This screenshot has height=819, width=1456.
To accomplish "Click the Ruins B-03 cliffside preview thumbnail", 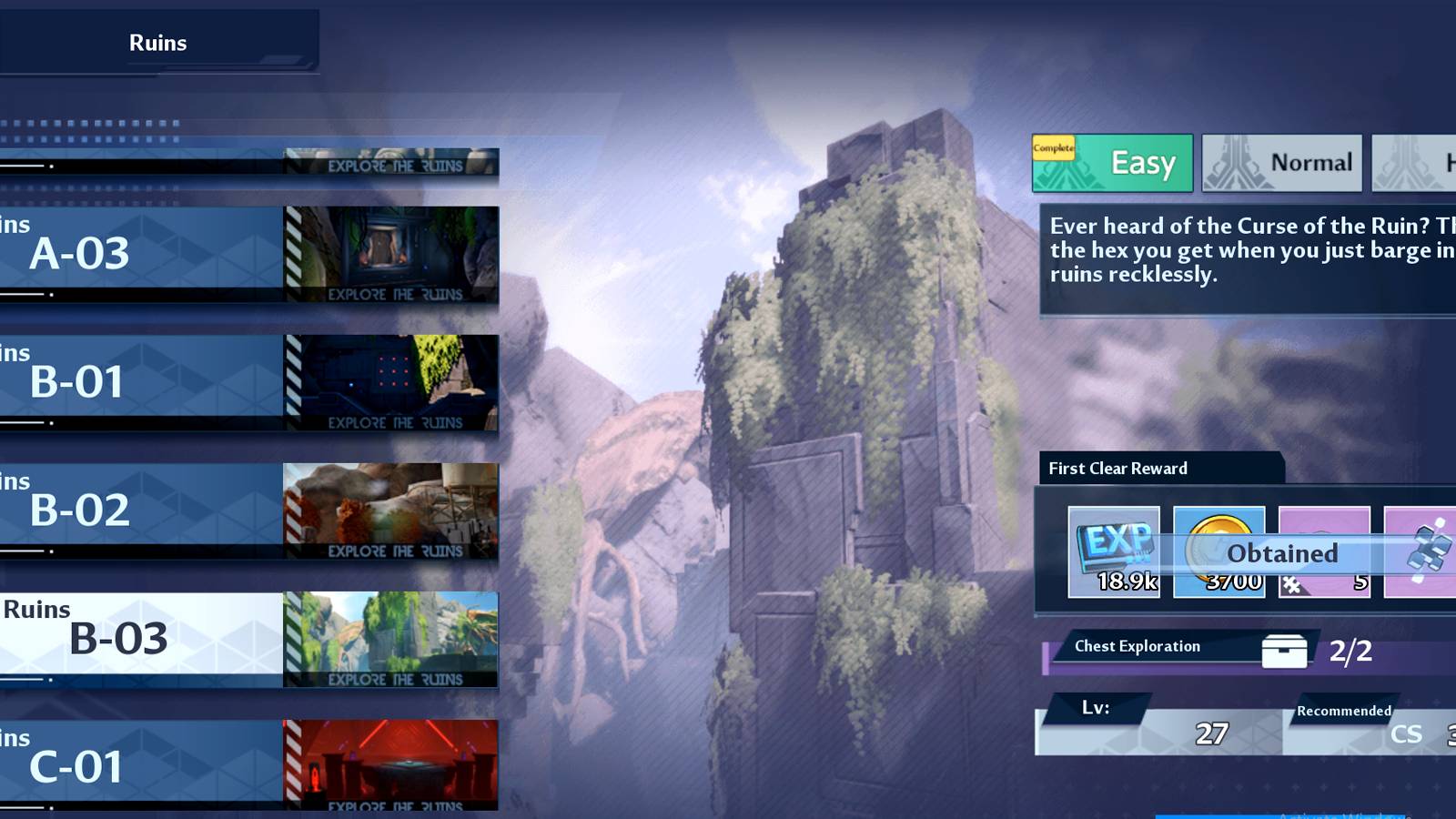I will point(389,637).
